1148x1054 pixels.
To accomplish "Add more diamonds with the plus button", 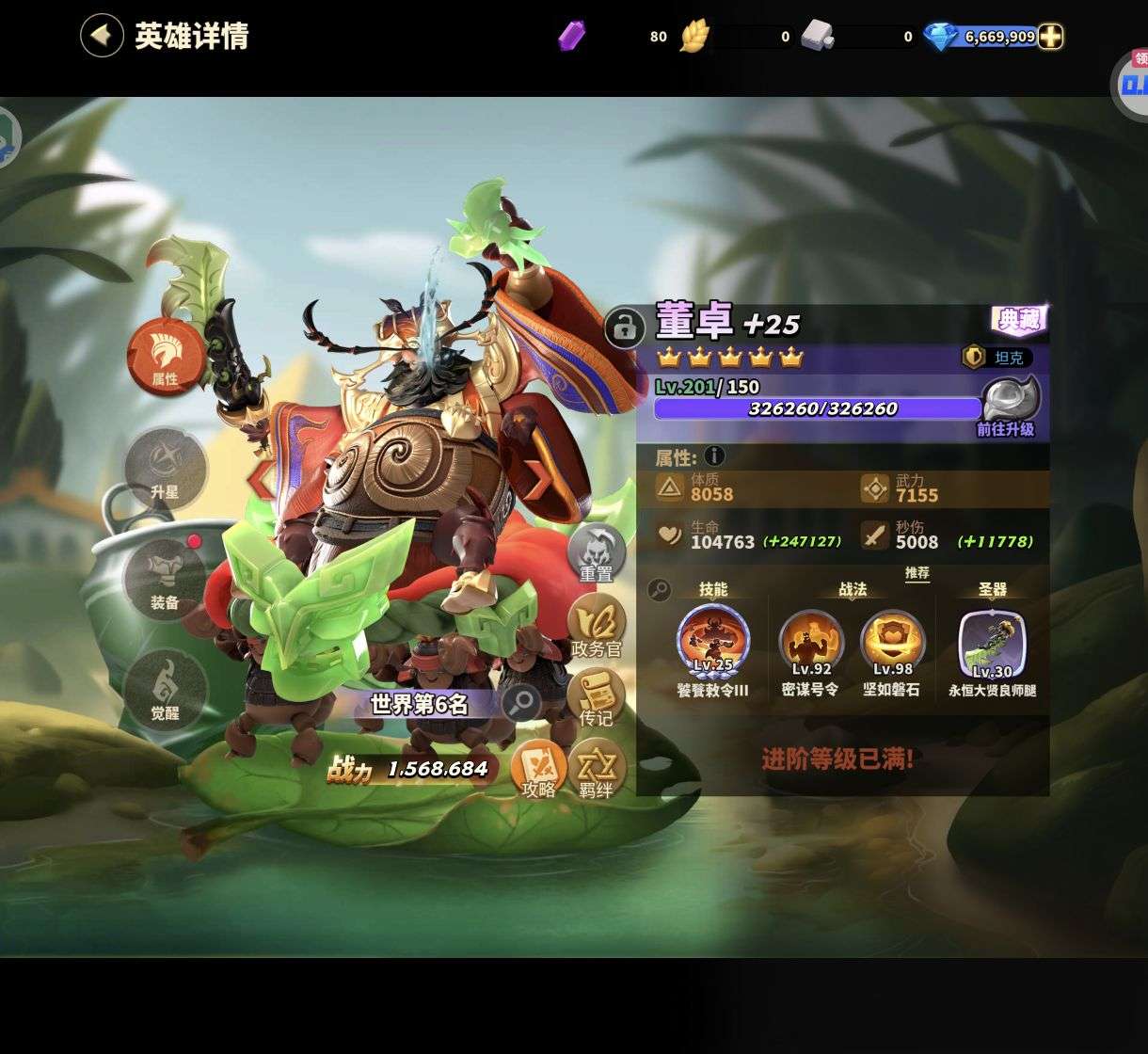I will point(1050,37).
